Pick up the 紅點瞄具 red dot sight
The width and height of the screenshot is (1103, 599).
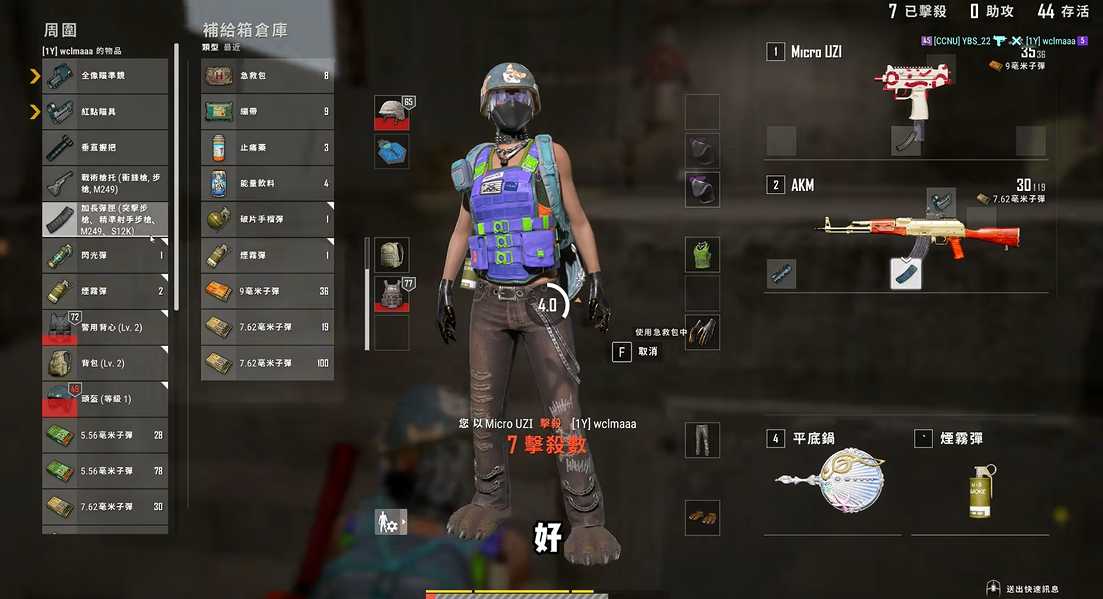point(105,112)
